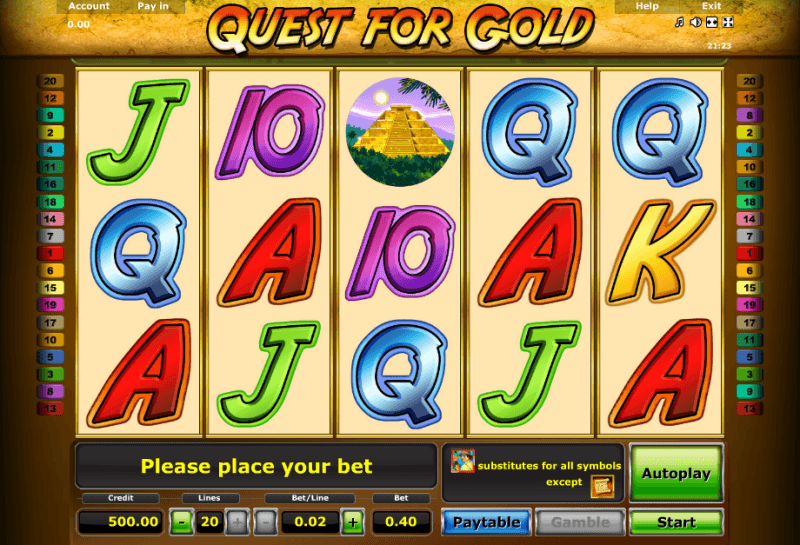Click the inward-arrows screen size icon

[x=711, y=22]
